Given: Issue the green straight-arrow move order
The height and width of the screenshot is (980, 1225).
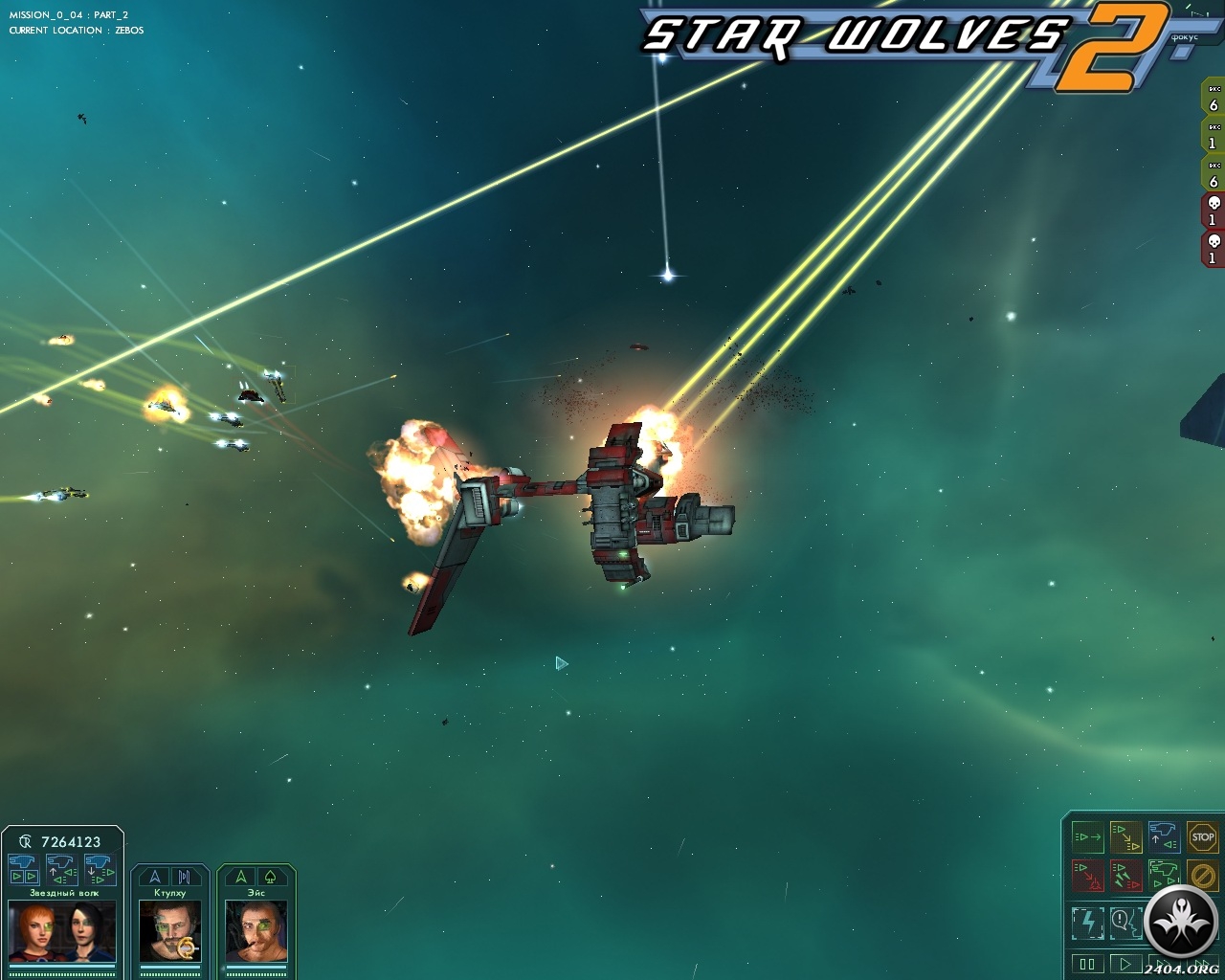Looking at the screenshot, I should click(1088, 837).
